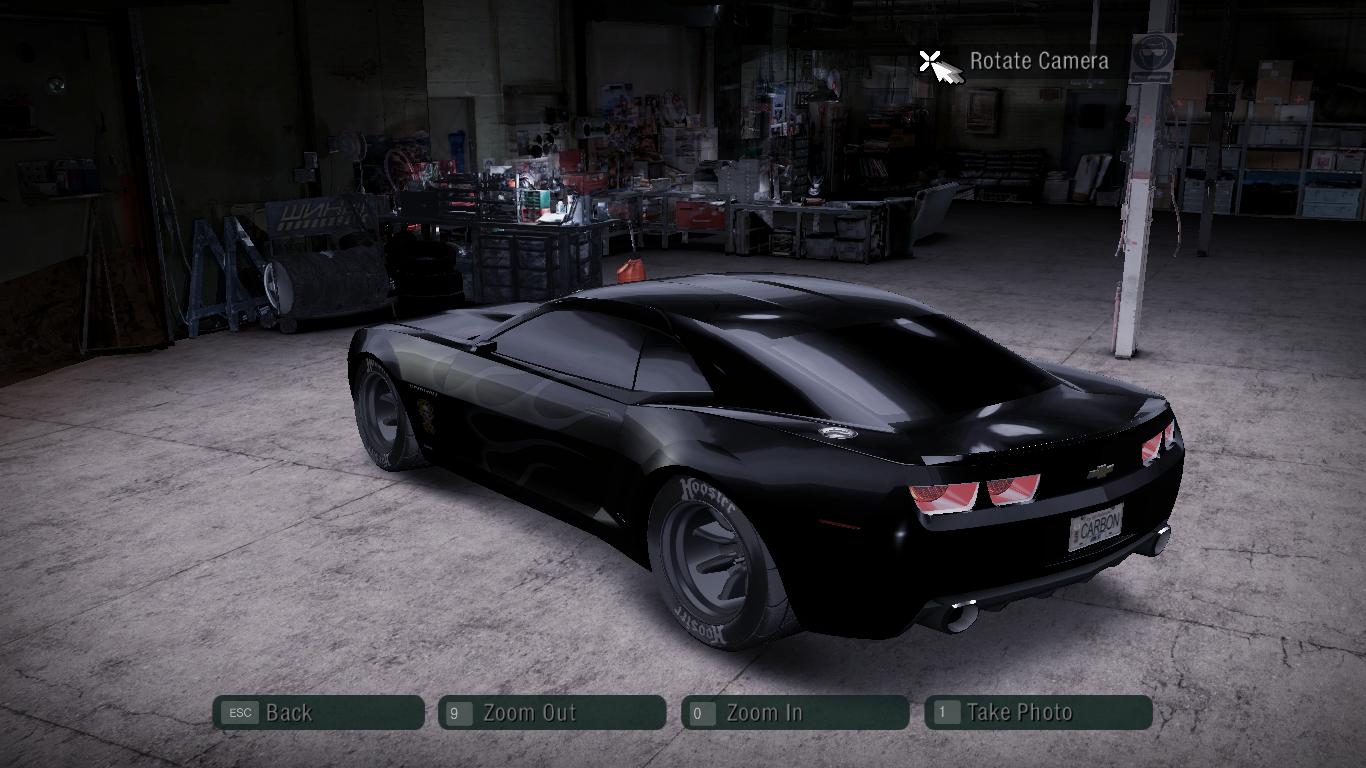Go back with the Back button

[x=318, y=713]
